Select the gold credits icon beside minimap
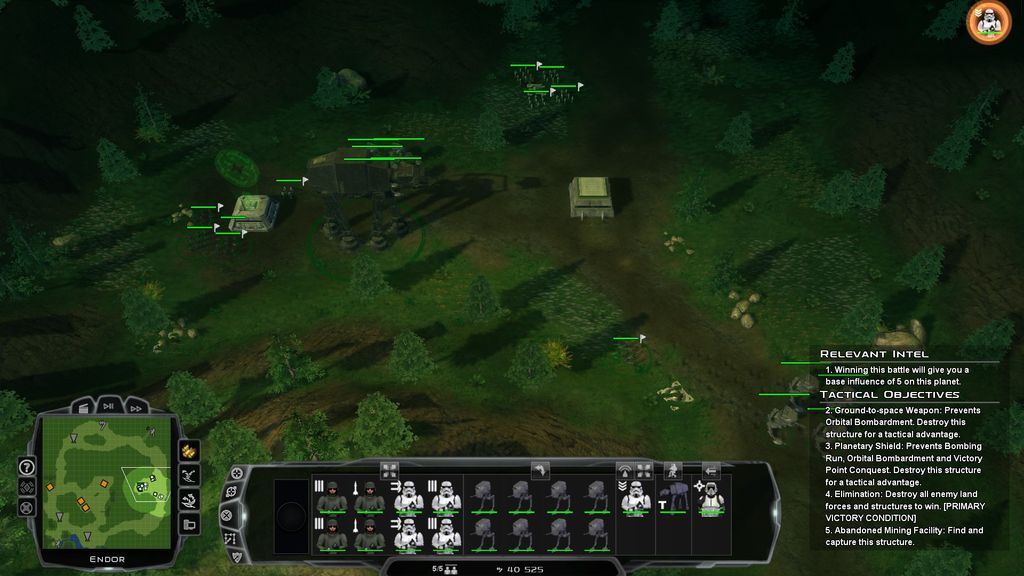This screenshot has height=576, width=1024. point(189,451)
